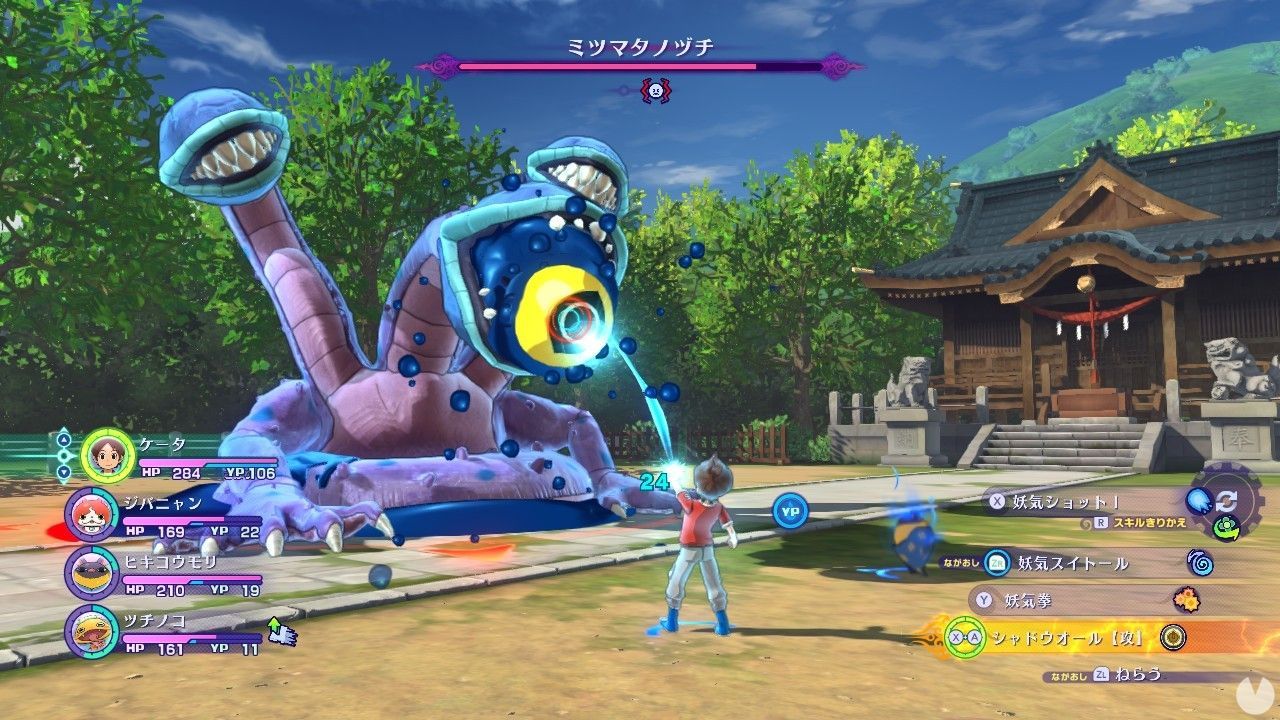Click the skill switch swap arrows icon
Screen dimensions: 1280x720
[x=1225, y=501]
